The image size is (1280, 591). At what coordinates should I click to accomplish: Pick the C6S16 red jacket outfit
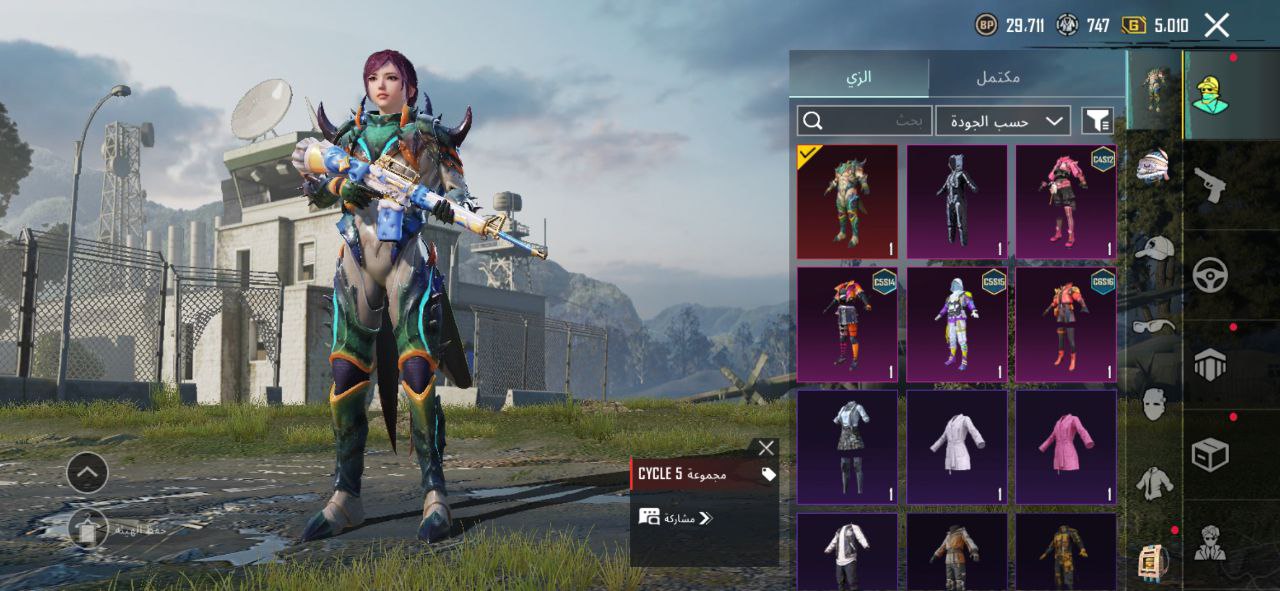1066,324
